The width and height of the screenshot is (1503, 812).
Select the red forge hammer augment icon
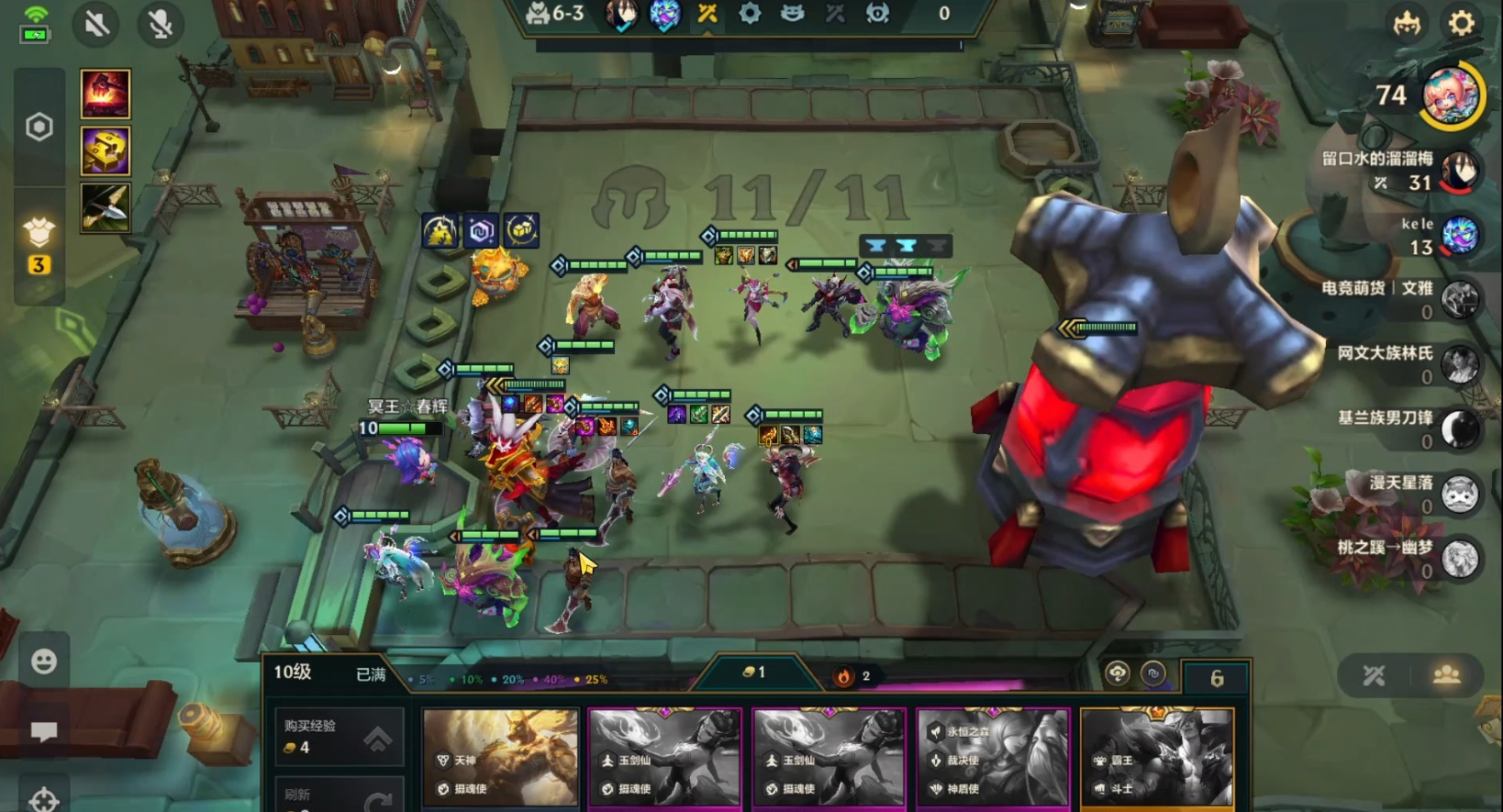point(106,94)
